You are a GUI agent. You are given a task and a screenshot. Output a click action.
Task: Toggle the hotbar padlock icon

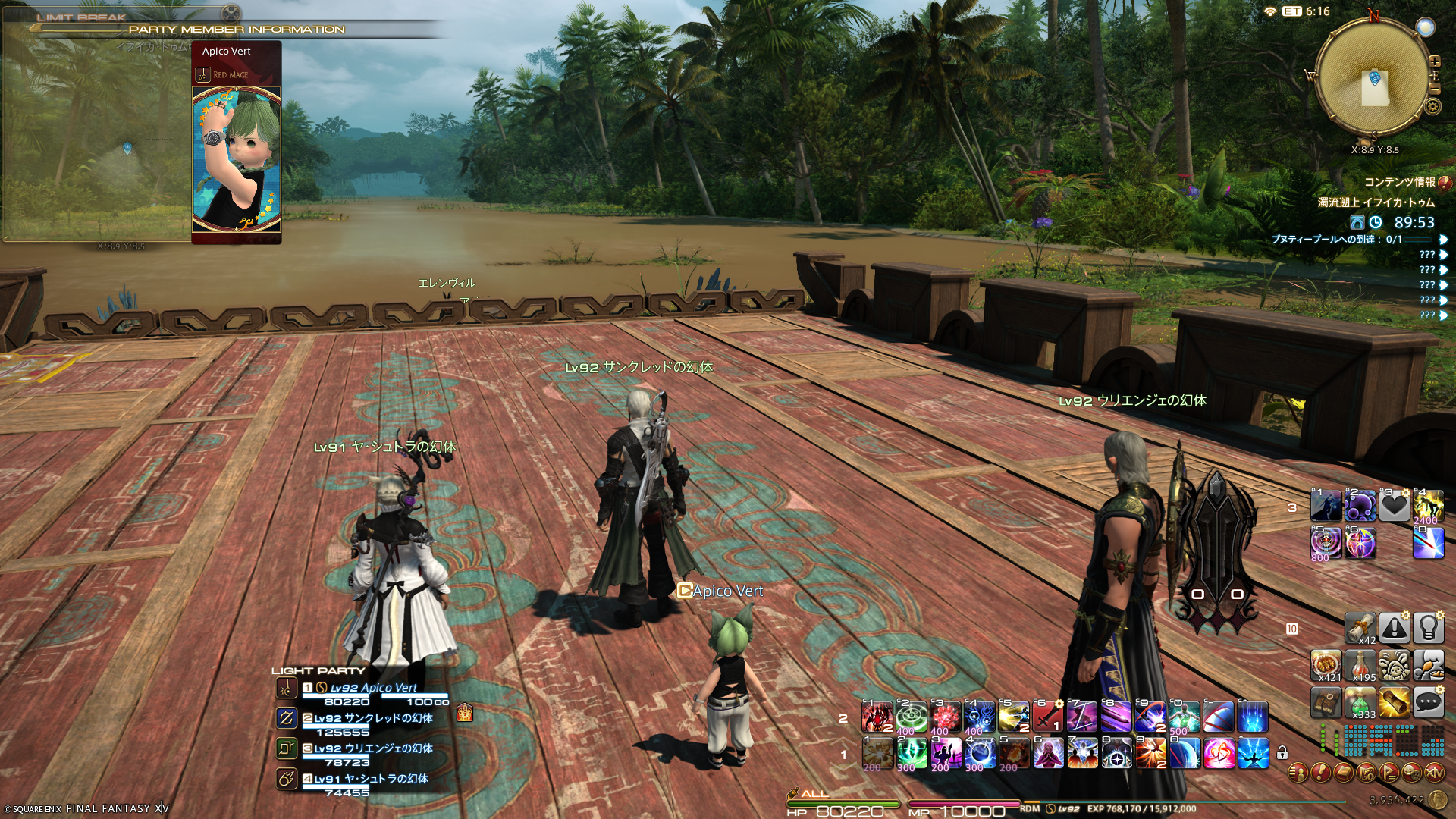(1282, 753)
